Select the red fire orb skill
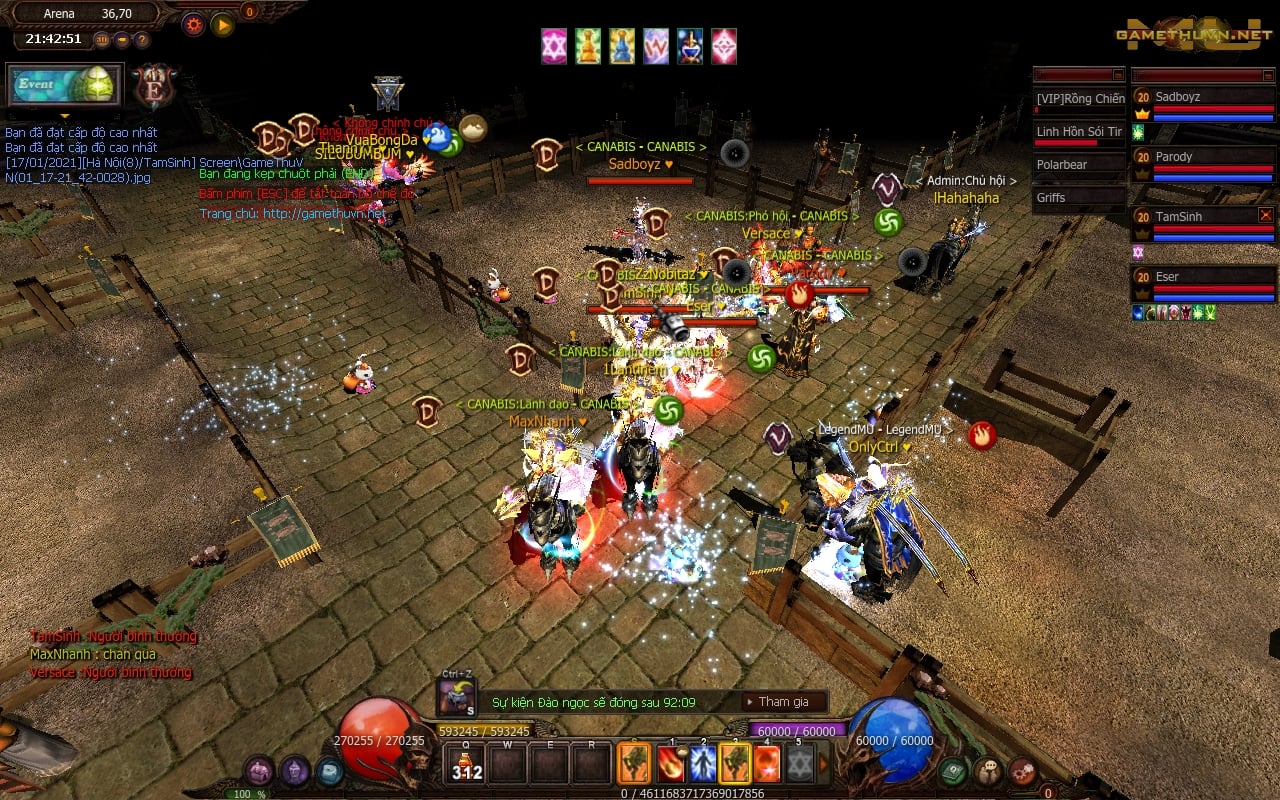 coord(766,764)
